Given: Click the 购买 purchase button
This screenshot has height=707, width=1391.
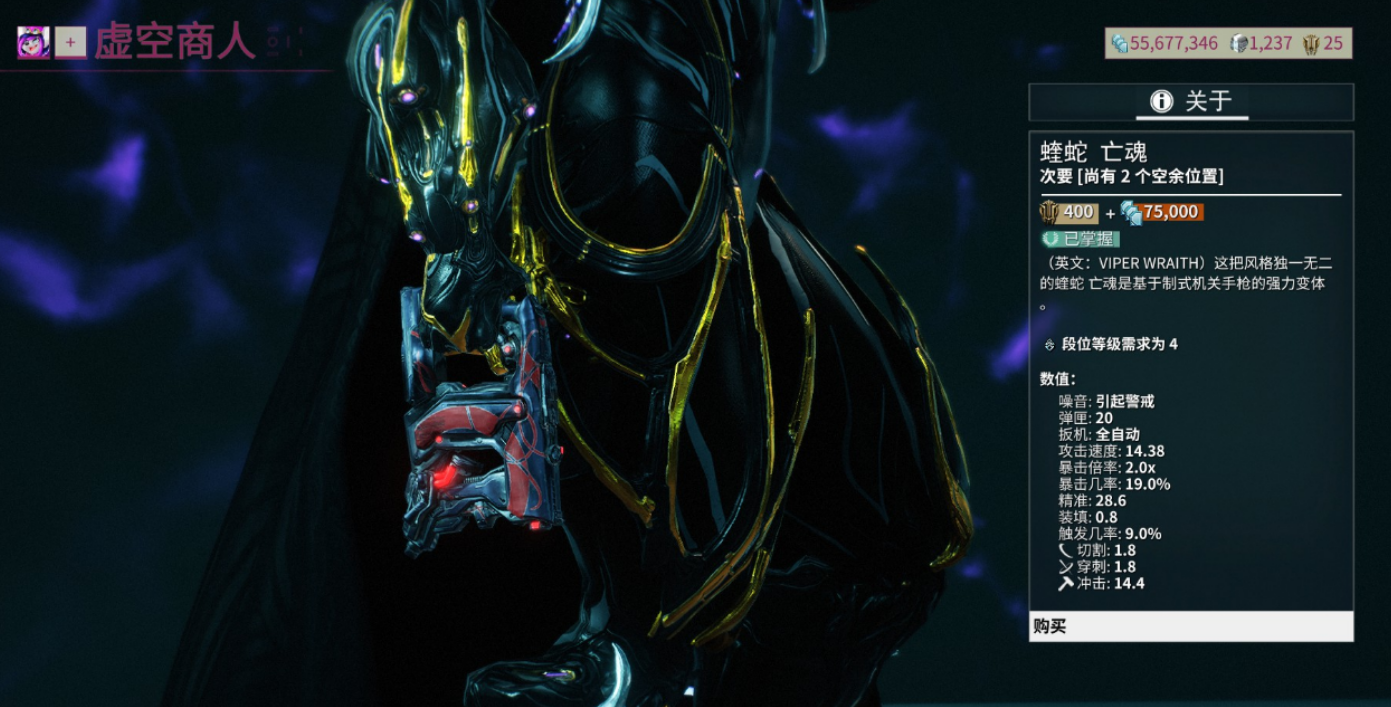Looking at the screenshot, I should click(1190, 627).
